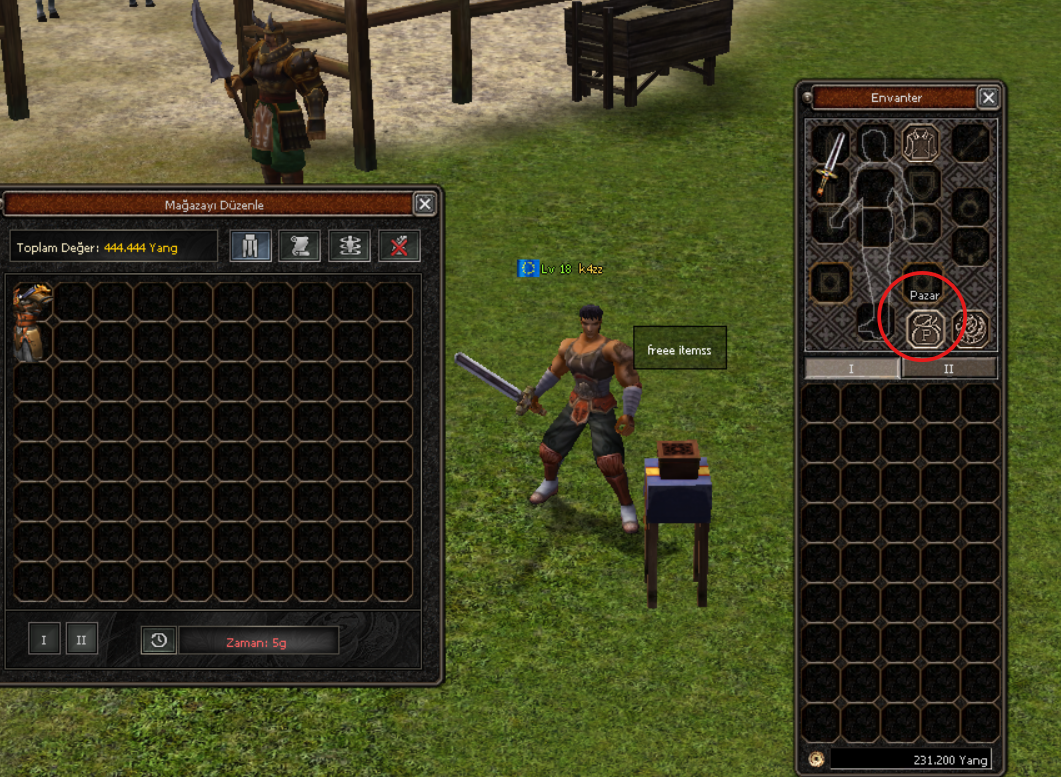Click the shop stall button beside Toplam Değer
The height and width of the screenshot is (777, 1061).
[250, 246]
